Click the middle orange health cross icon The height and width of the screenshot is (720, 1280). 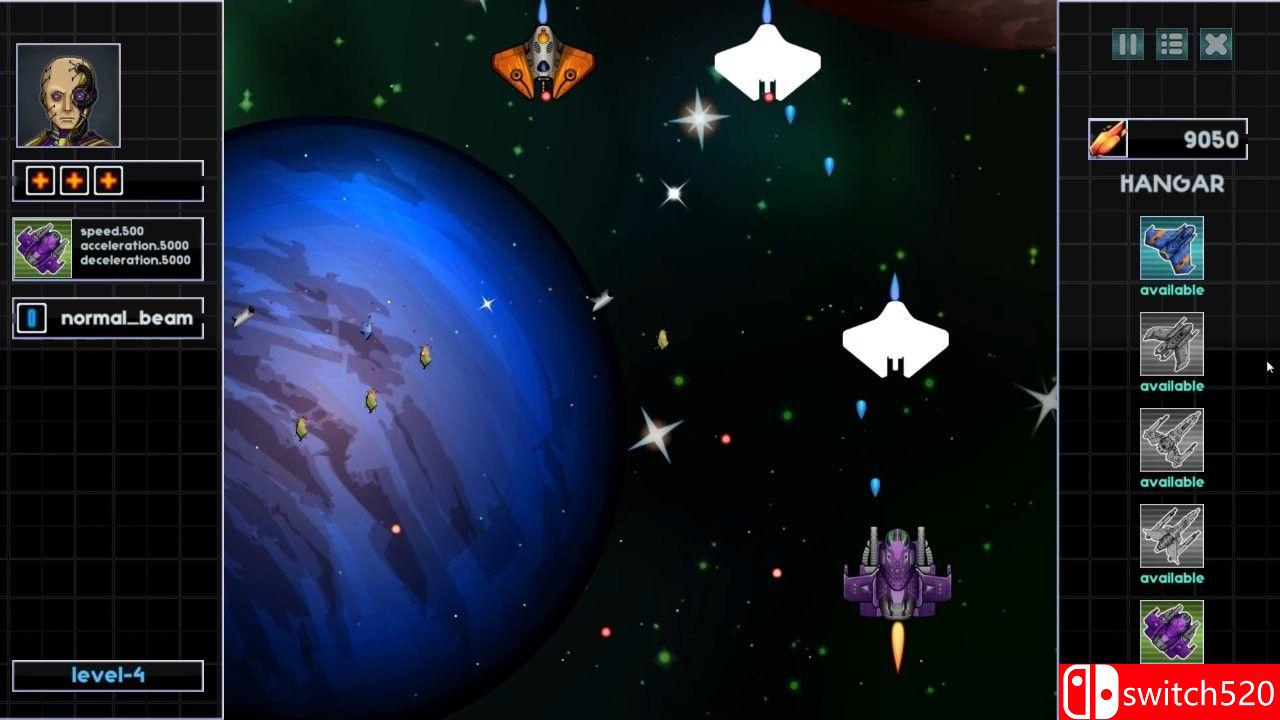click(73, 180)
